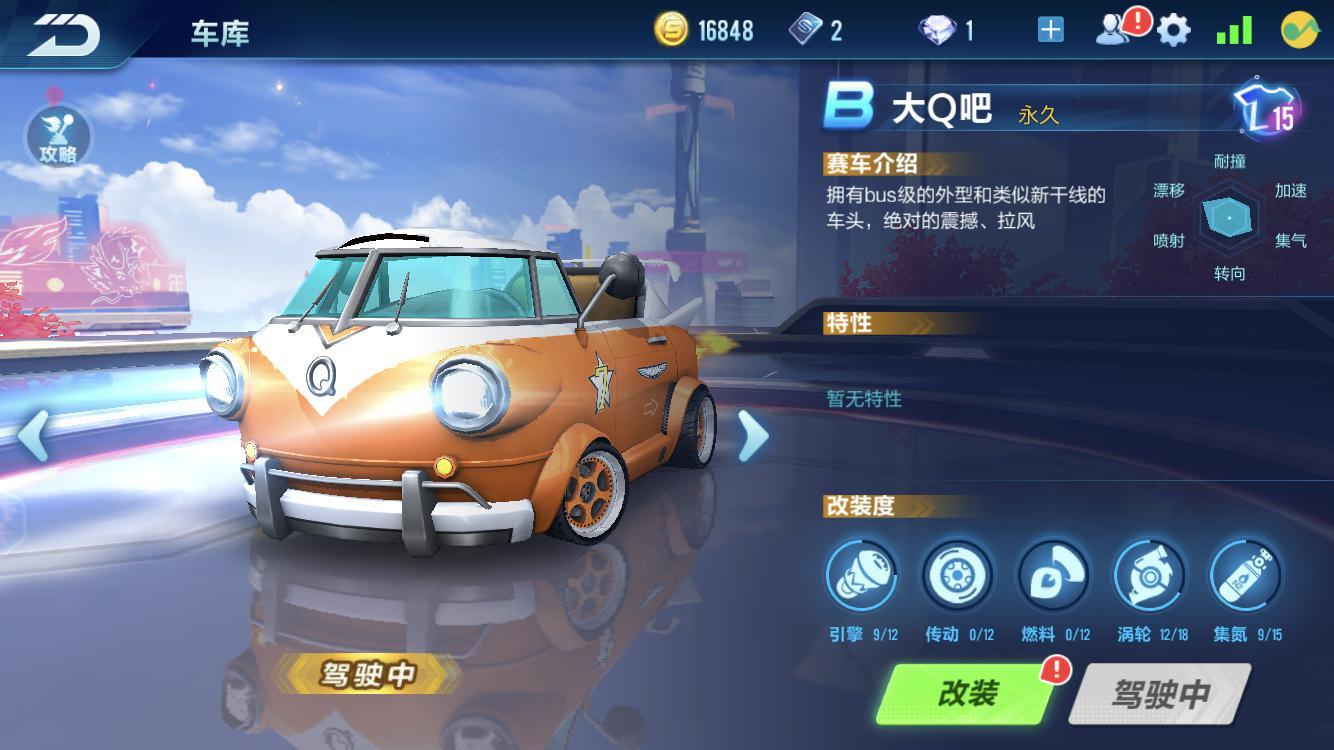Viewport: 1334px width, 750px height.
Task: Switch to the previous car
Action: pyautogui.click(x=33, y=435)
